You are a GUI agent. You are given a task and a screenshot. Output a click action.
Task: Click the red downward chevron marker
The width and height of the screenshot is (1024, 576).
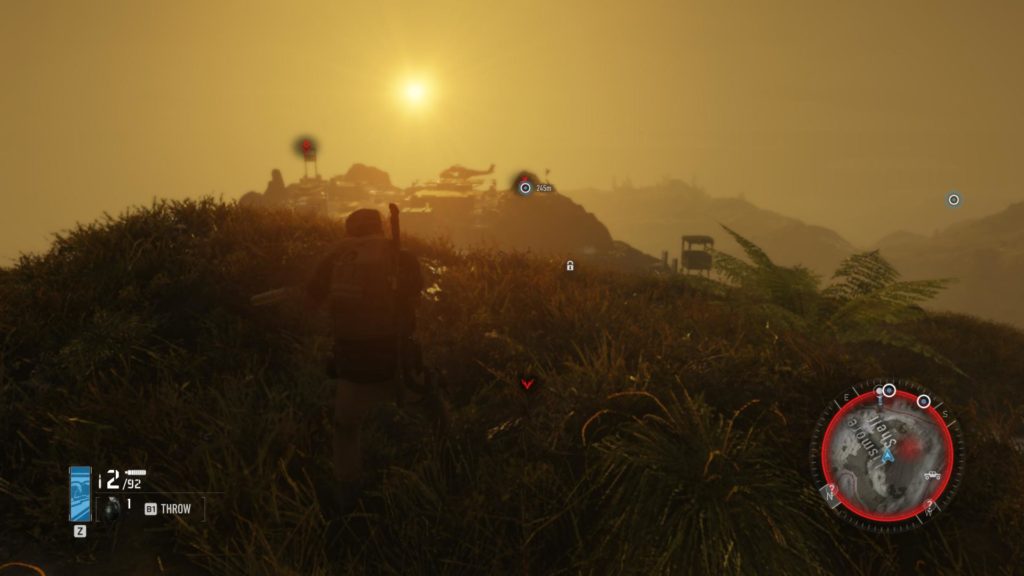click(x=527, y=382)
